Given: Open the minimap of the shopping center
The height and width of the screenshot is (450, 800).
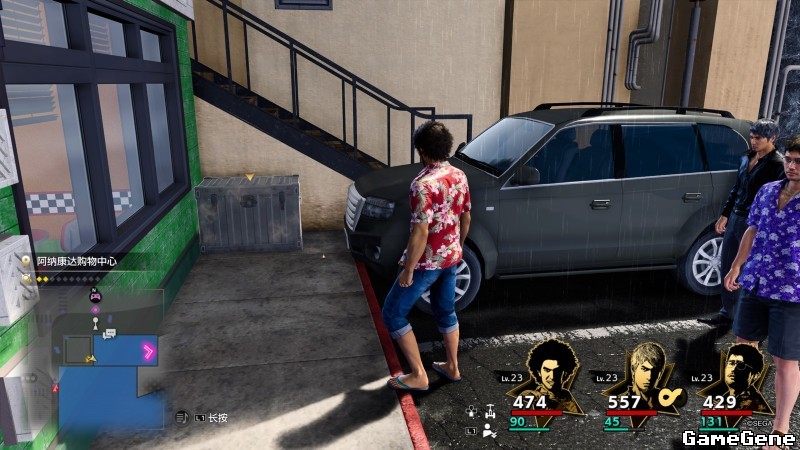Looking at the screenshot, I should tap(110, 365).
